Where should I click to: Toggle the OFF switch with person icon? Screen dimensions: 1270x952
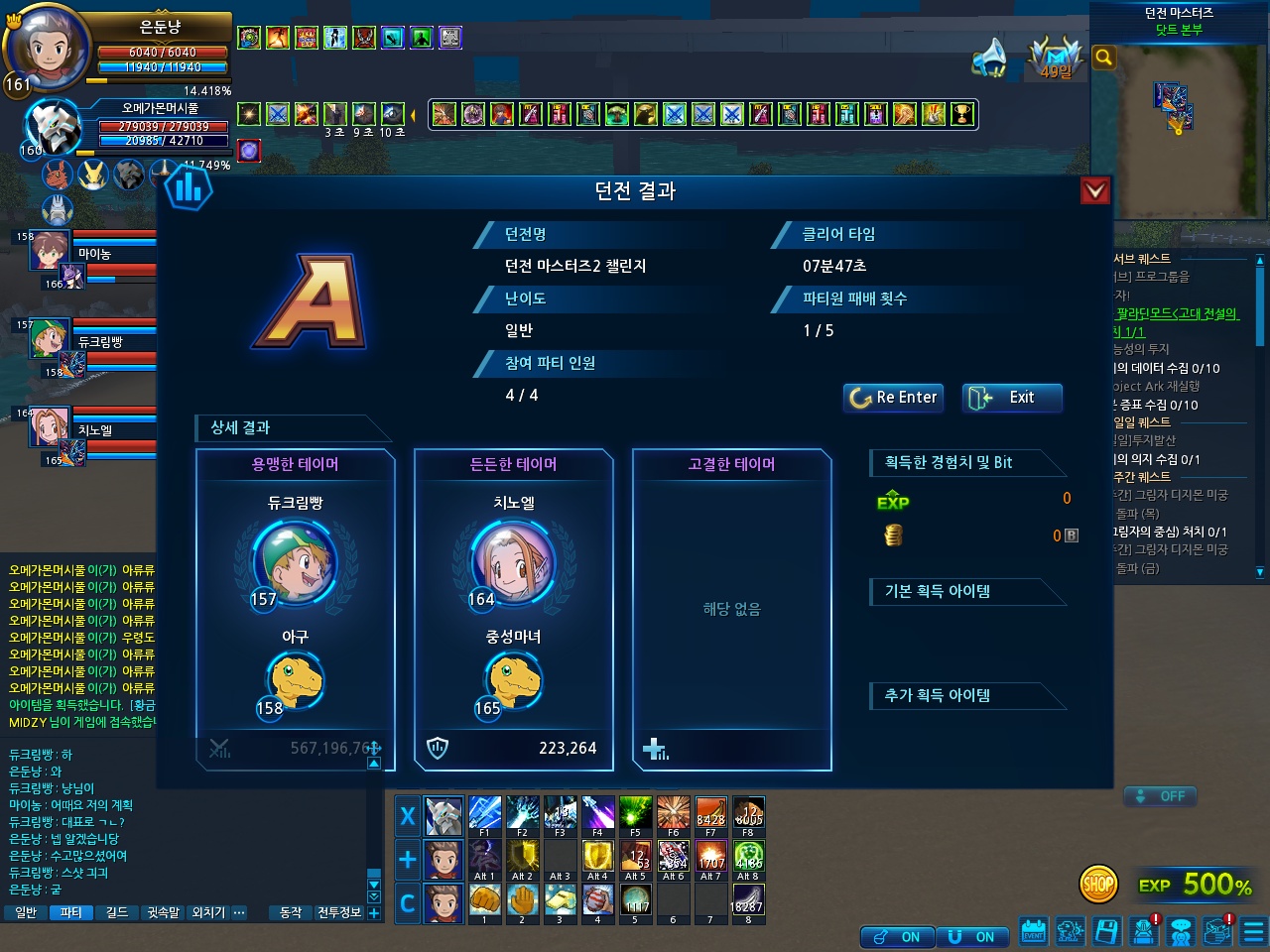1161,796
